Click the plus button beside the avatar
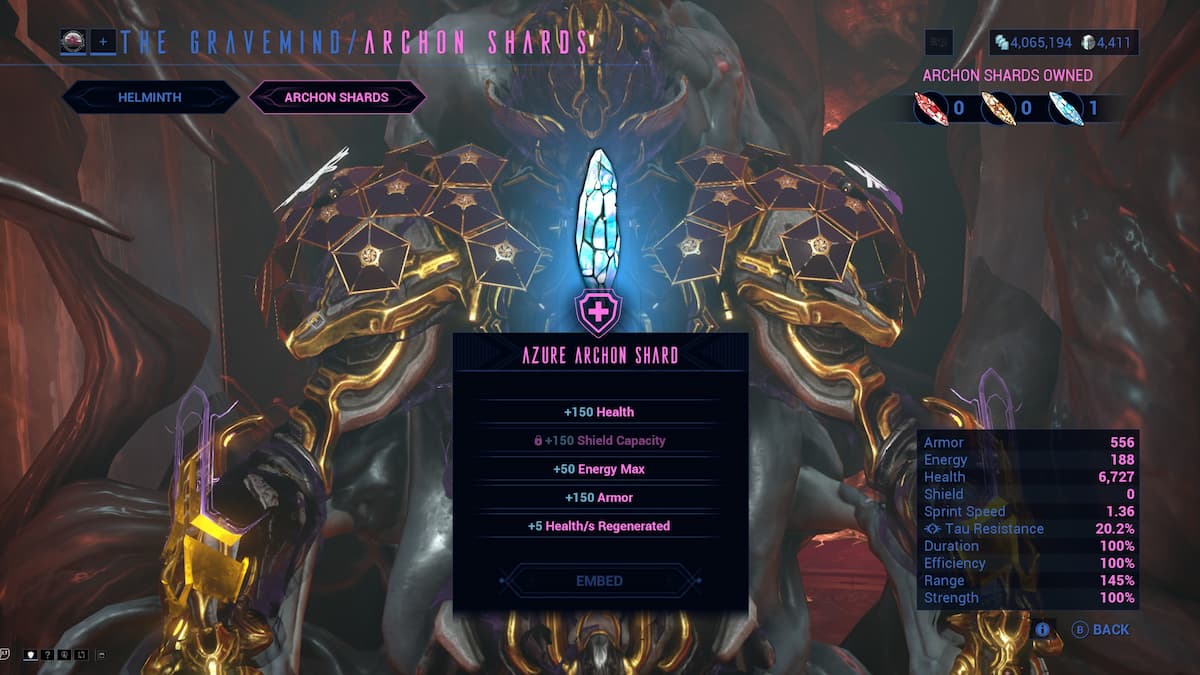This screenshot has height=675, width=1200. click(x=102, y=42)
